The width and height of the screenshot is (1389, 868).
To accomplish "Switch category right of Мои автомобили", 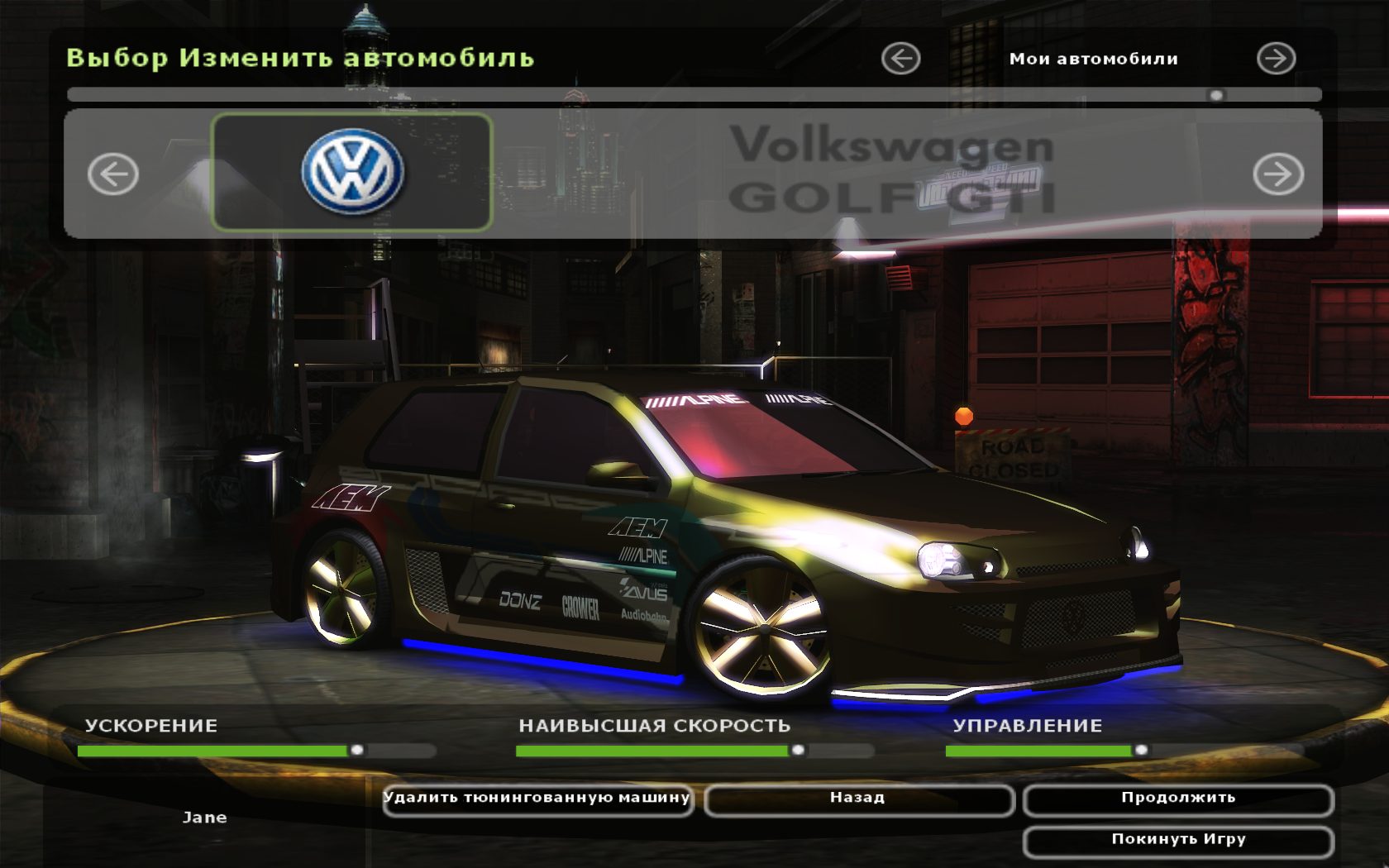I will point(1276,59).
